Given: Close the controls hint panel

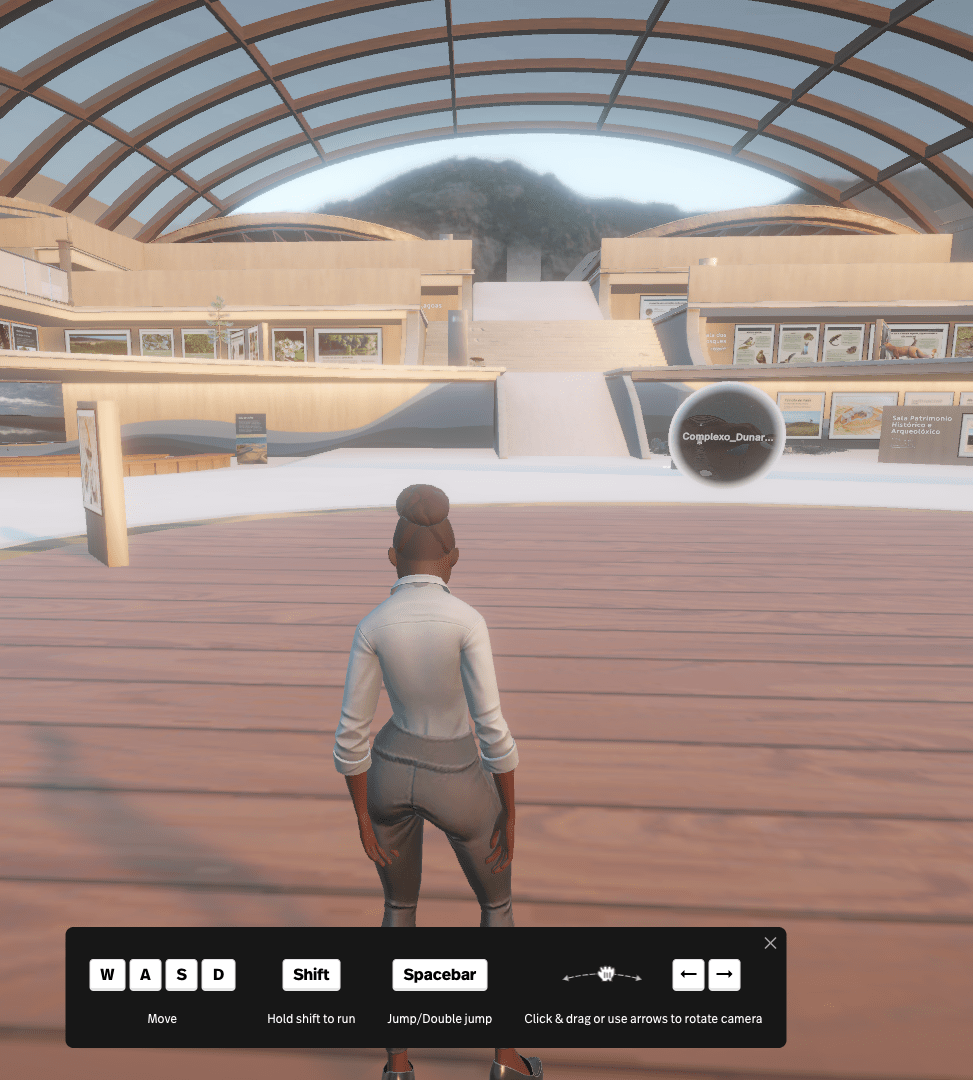Looking at the screenshot, I should pos(770,943).
